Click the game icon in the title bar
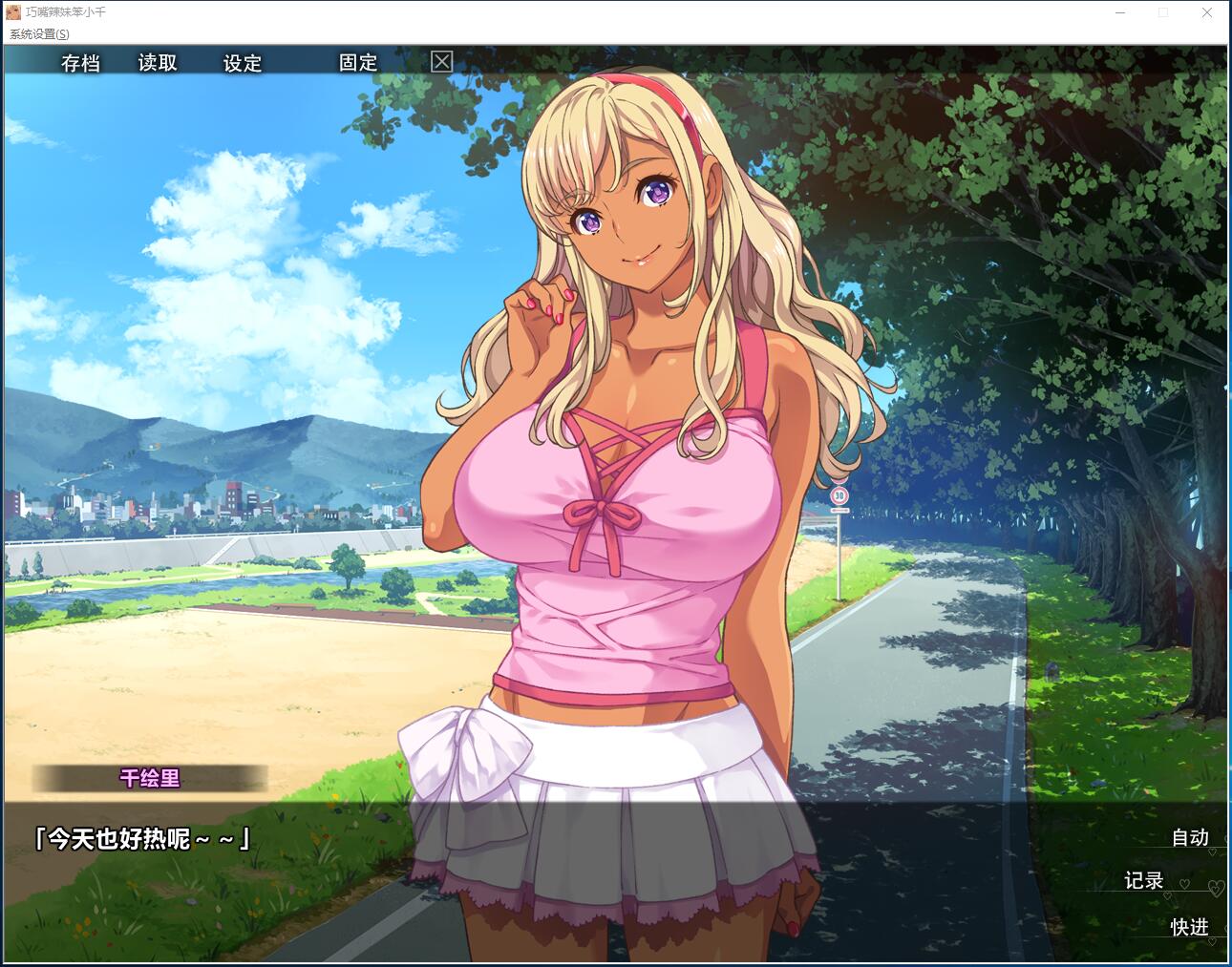The width and height of the screenshot is (1232, 967). [x=11, y=12]
